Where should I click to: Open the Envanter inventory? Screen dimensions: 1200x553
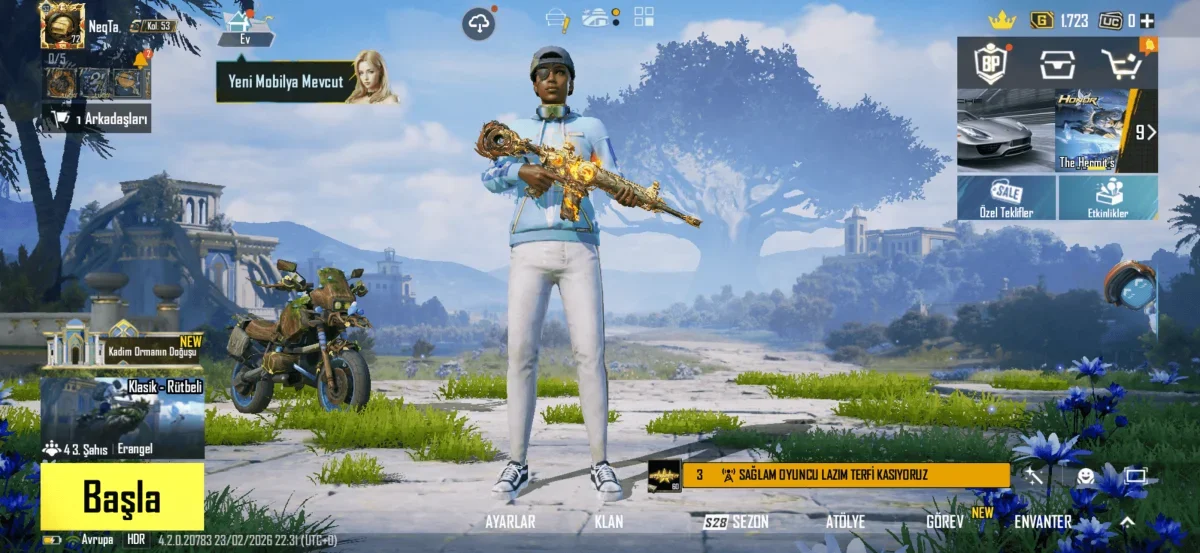point(1042,522)
